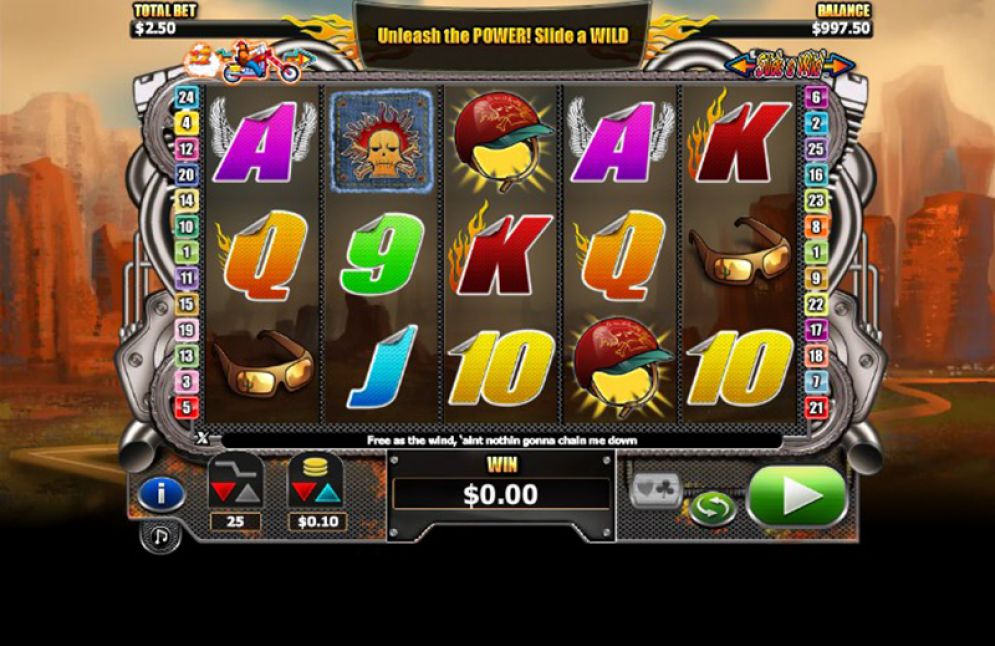
Task: Open the gamble feature with card suits button
Action: point(656,490)
